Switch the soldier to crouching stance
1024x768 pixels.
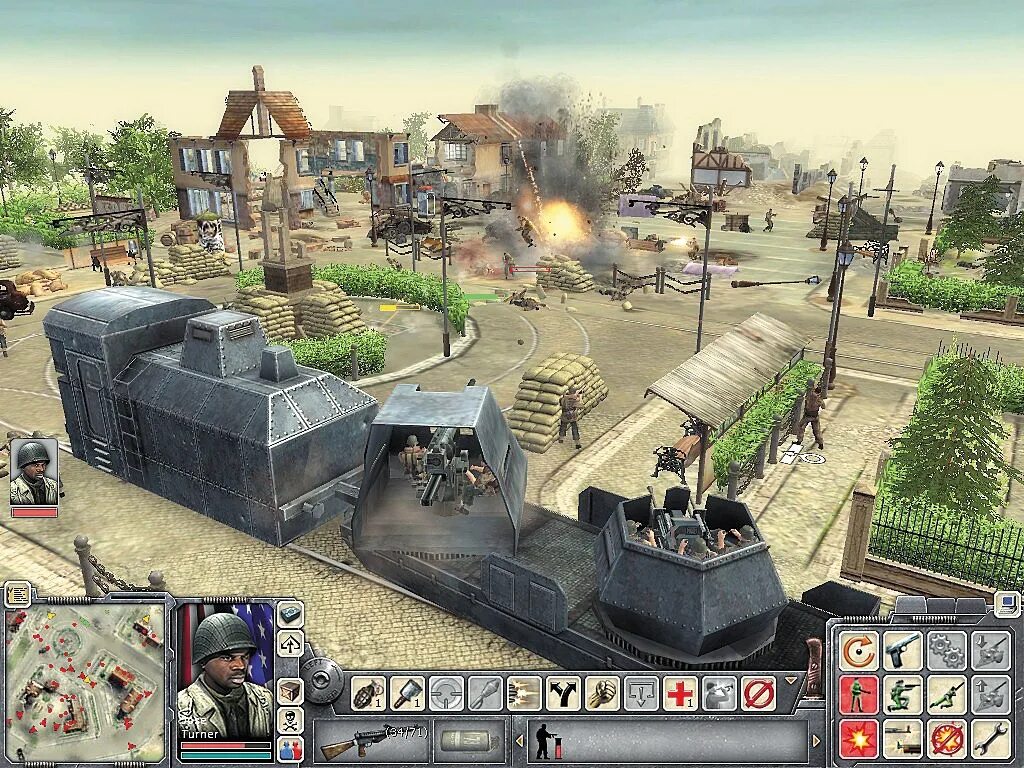coord(902,694)
